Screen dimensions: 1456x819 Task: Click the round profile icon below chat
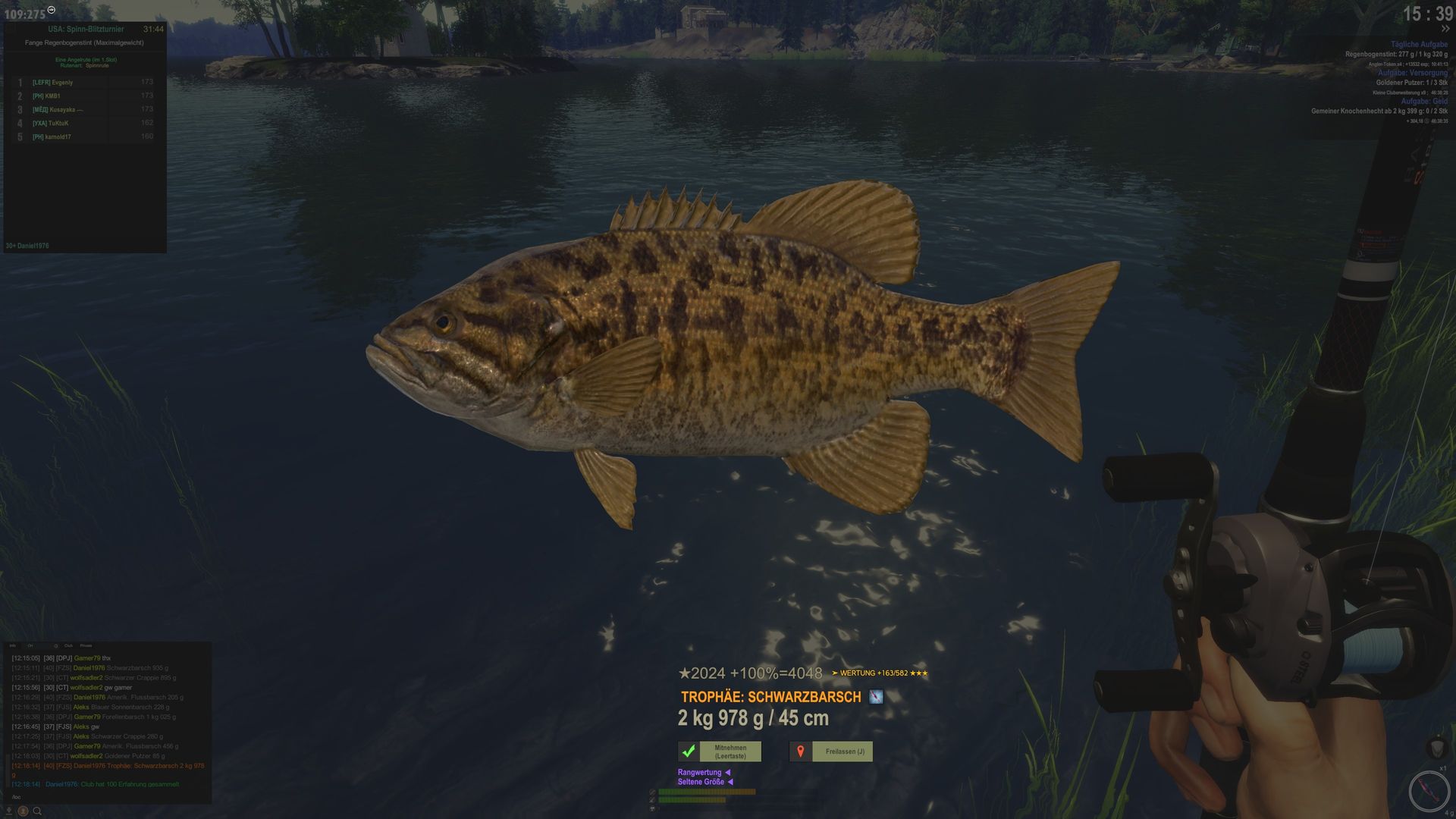coord(24,811)
